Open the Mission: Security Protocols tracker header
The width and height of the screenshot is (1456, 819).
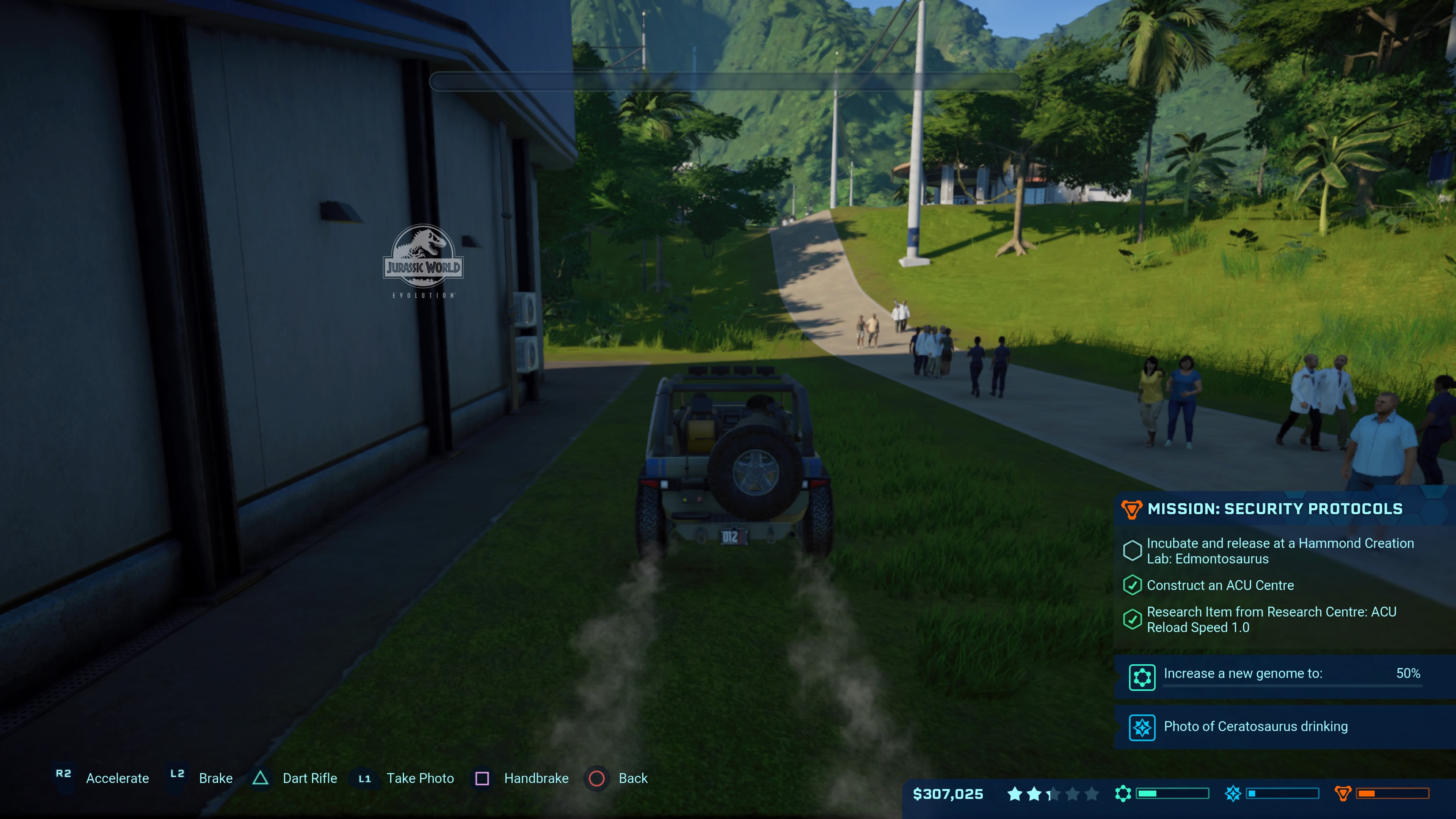[1274, 509]
